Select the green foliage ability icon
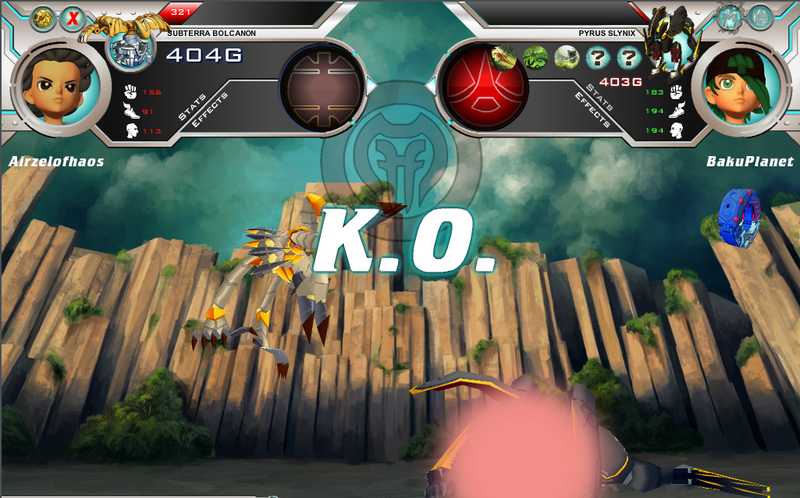Screen dimensions: 800x498 click(535, 57)
